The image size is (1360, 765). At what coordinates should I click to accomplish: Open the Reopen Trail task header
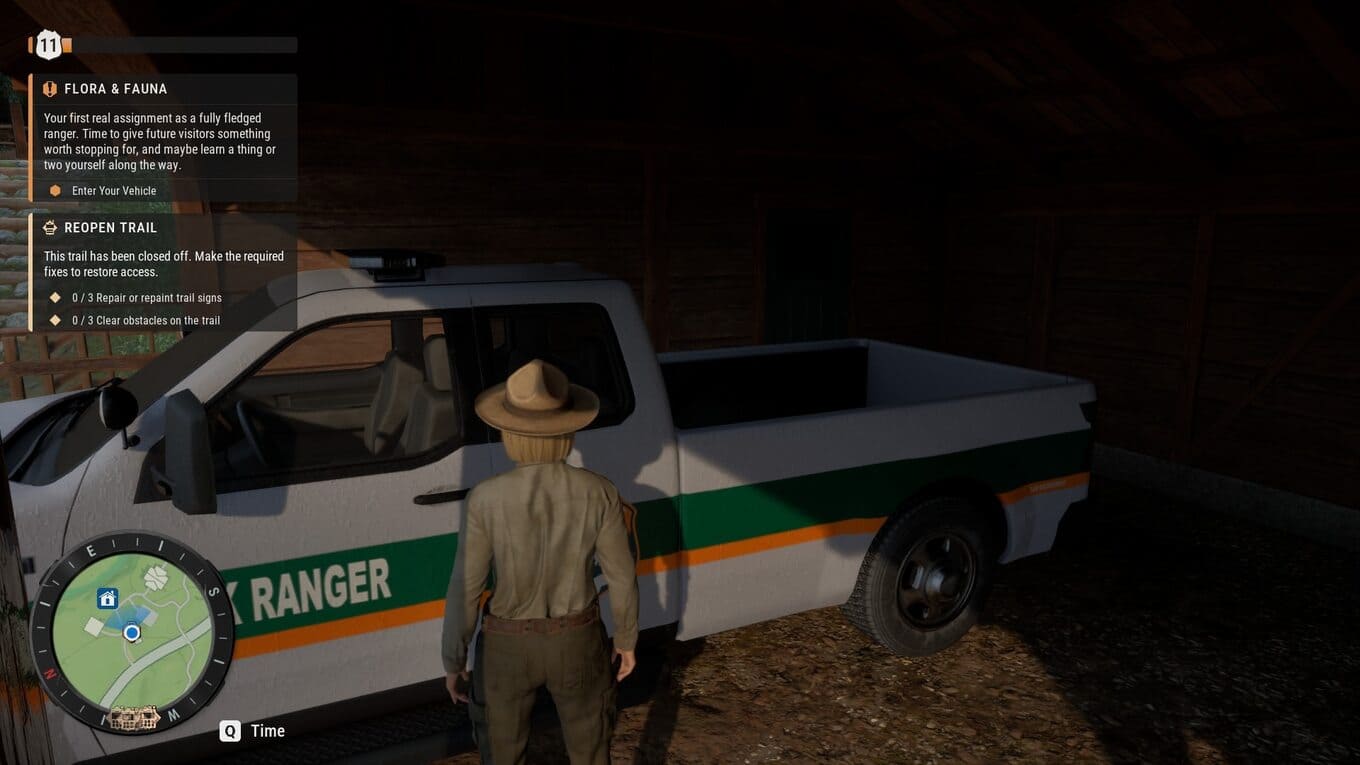tap(110, 228)
